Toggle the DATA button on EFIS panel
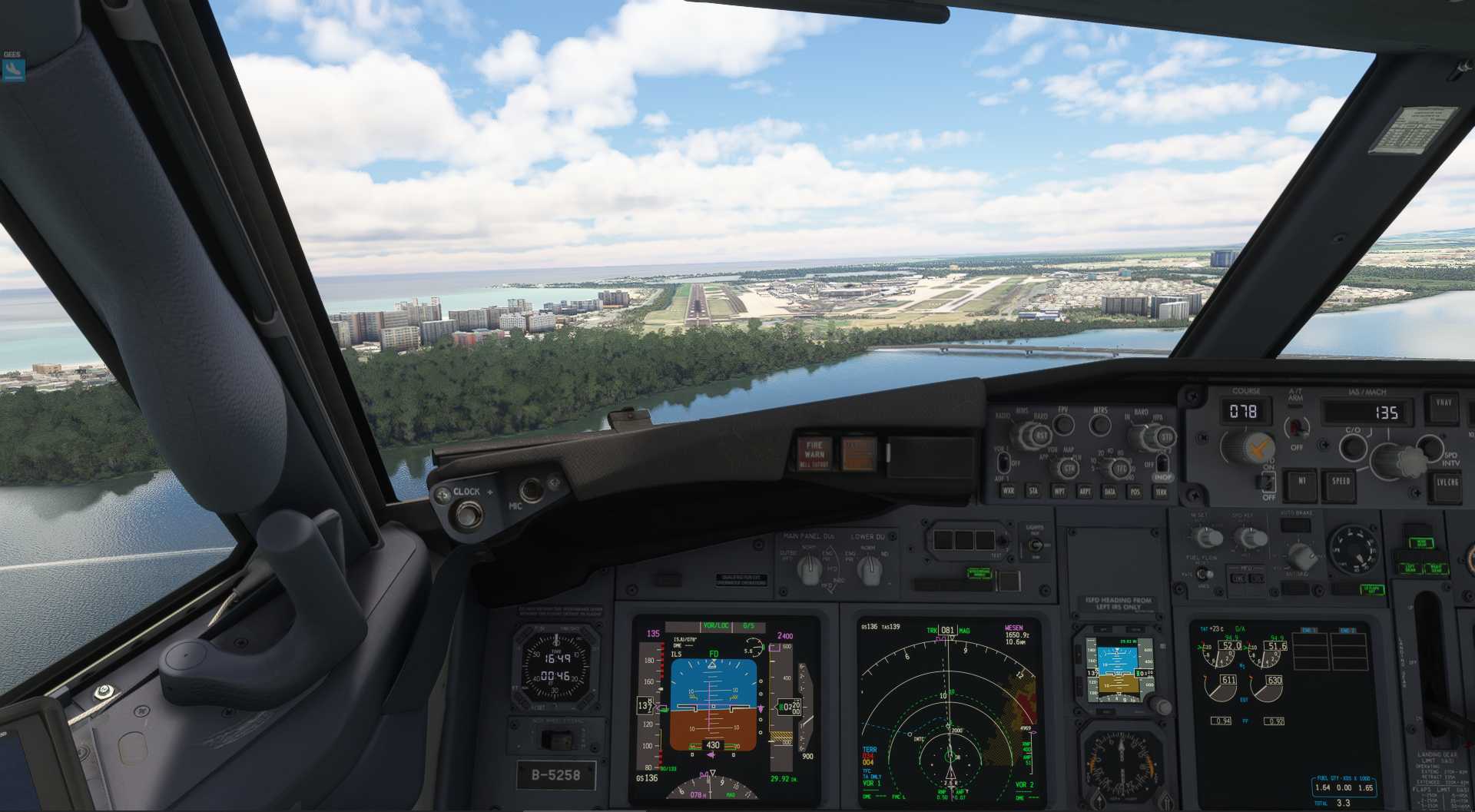The height and width of the screenshot is (812, 1475). pos(1109,492)
